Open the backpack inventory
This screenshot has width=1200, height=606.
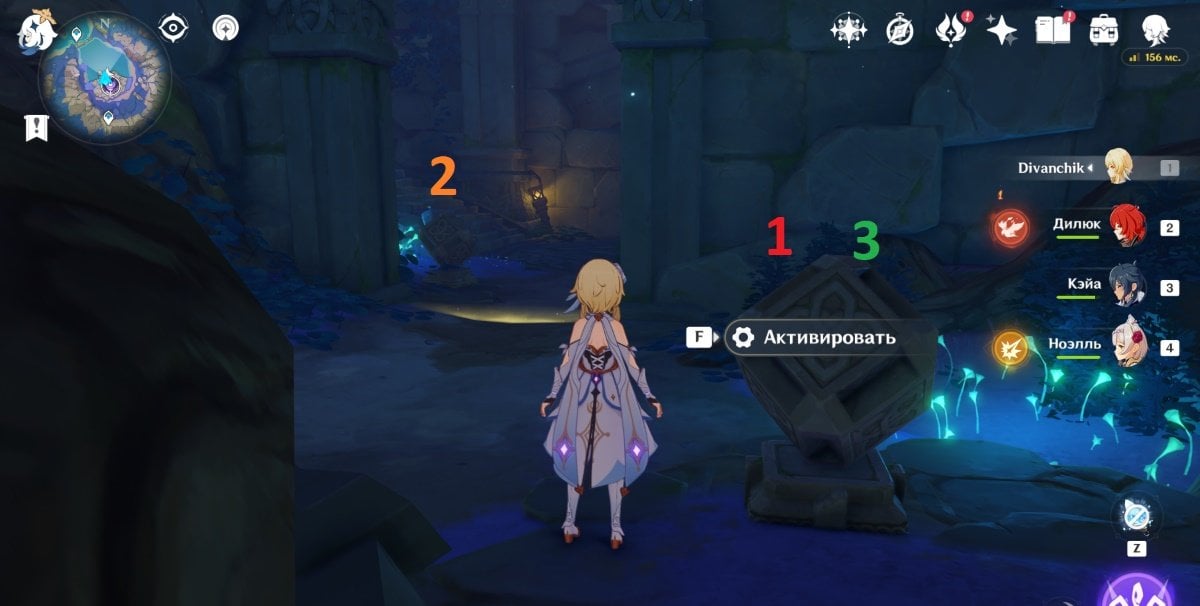[1104, 29]
